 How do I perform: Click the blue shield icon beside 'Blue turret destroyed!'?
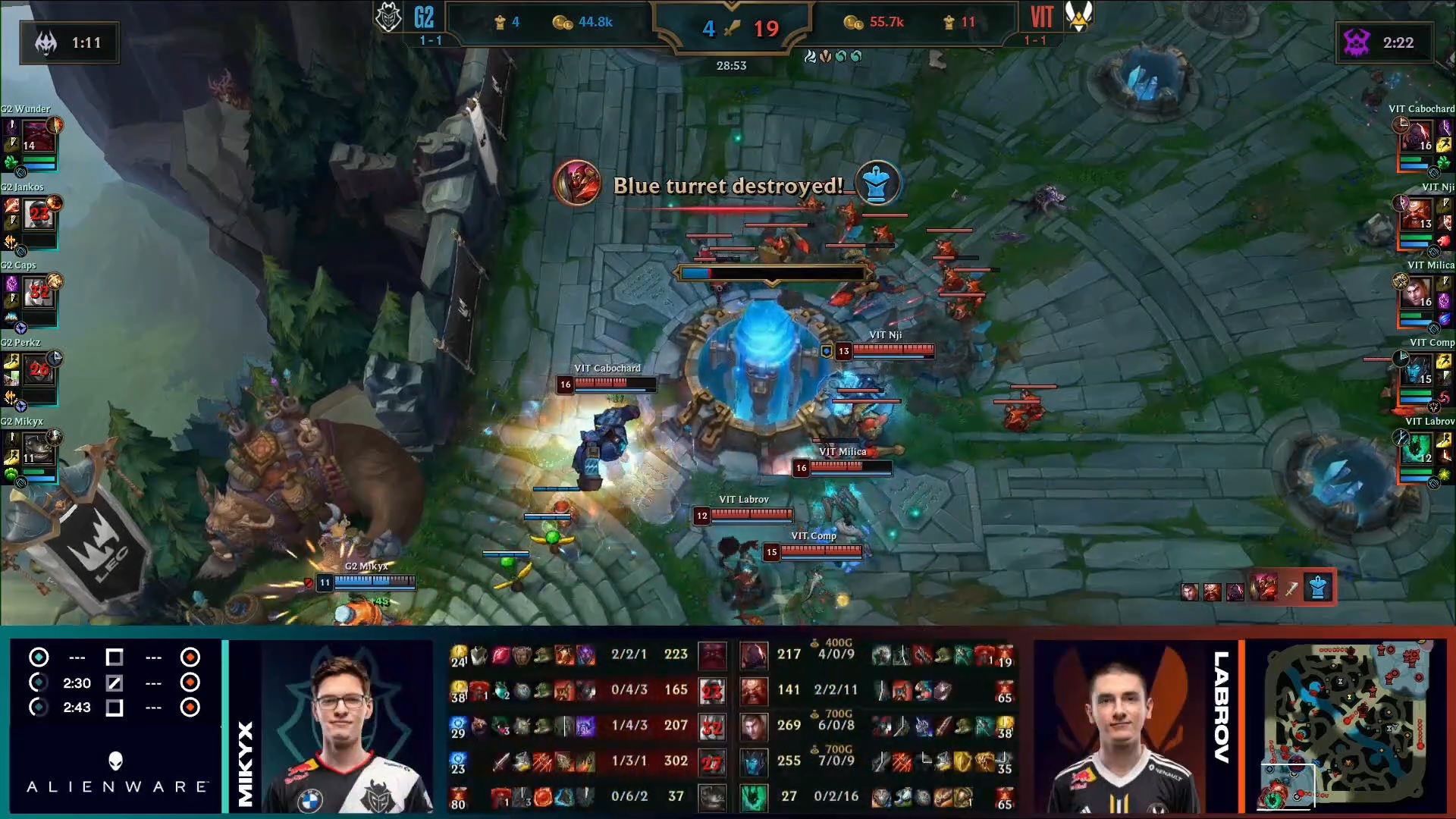[877, 183]
